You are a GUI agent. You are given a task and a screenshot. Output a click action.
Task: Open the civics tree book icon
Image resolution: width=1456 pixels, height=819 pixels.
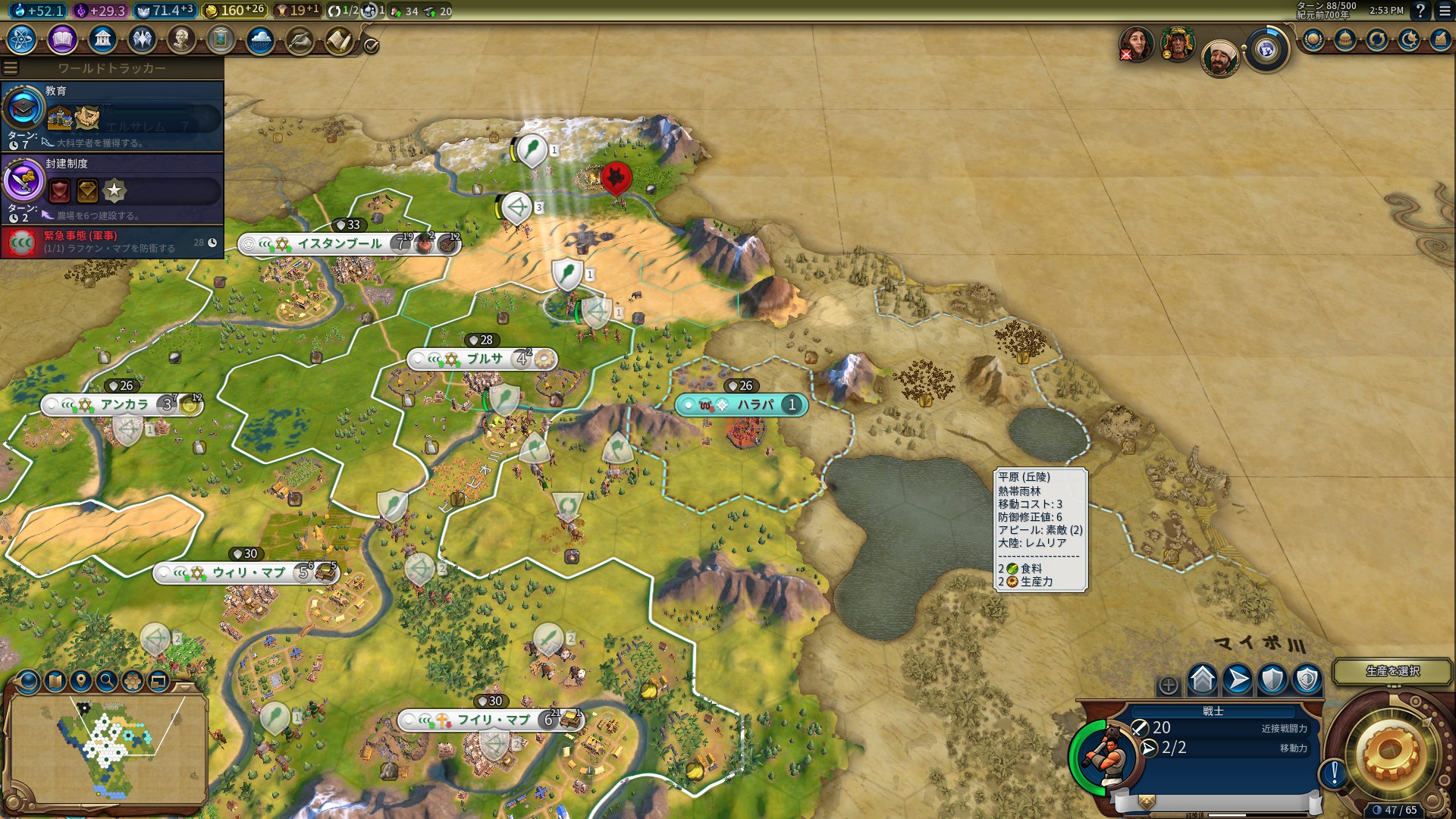(x=62, y=39)
